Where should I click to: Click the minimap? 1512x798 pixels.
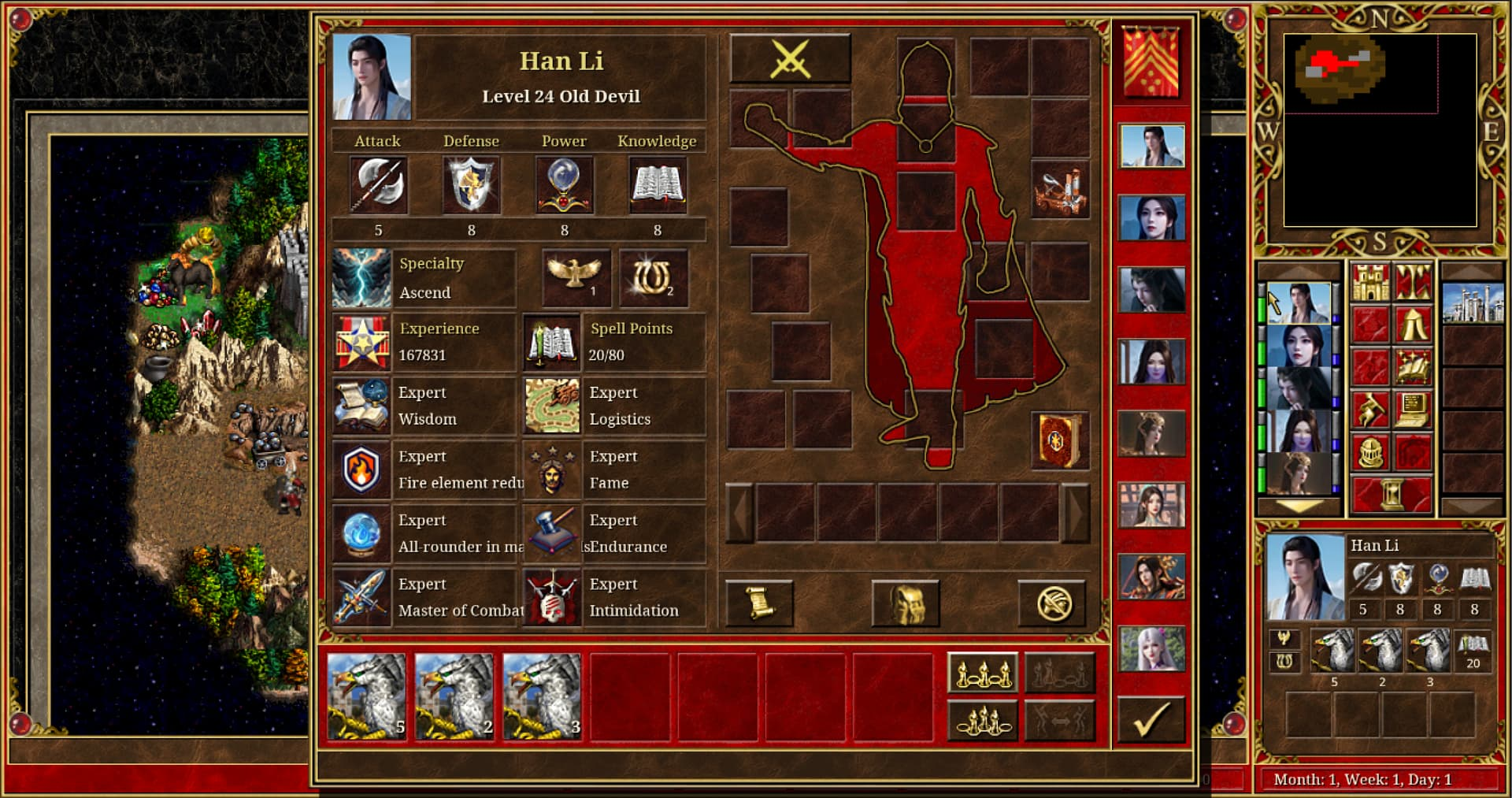click(1380, 130)
